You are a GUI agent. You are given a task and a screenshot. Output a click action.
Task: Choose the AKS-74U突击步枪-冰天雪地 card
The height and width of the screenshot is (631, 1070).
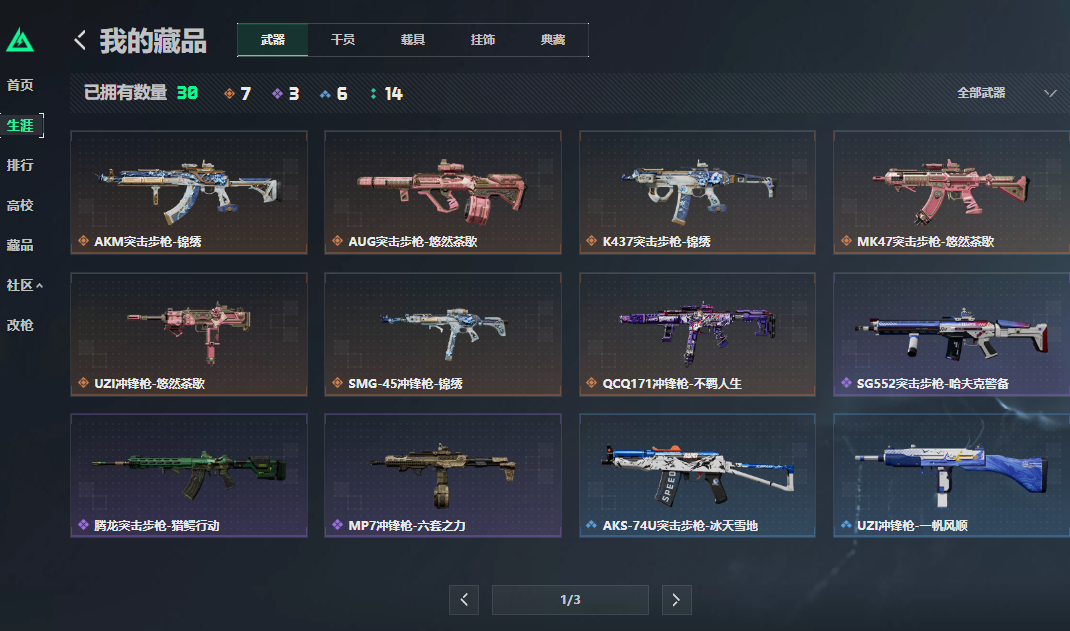(697, 476)
